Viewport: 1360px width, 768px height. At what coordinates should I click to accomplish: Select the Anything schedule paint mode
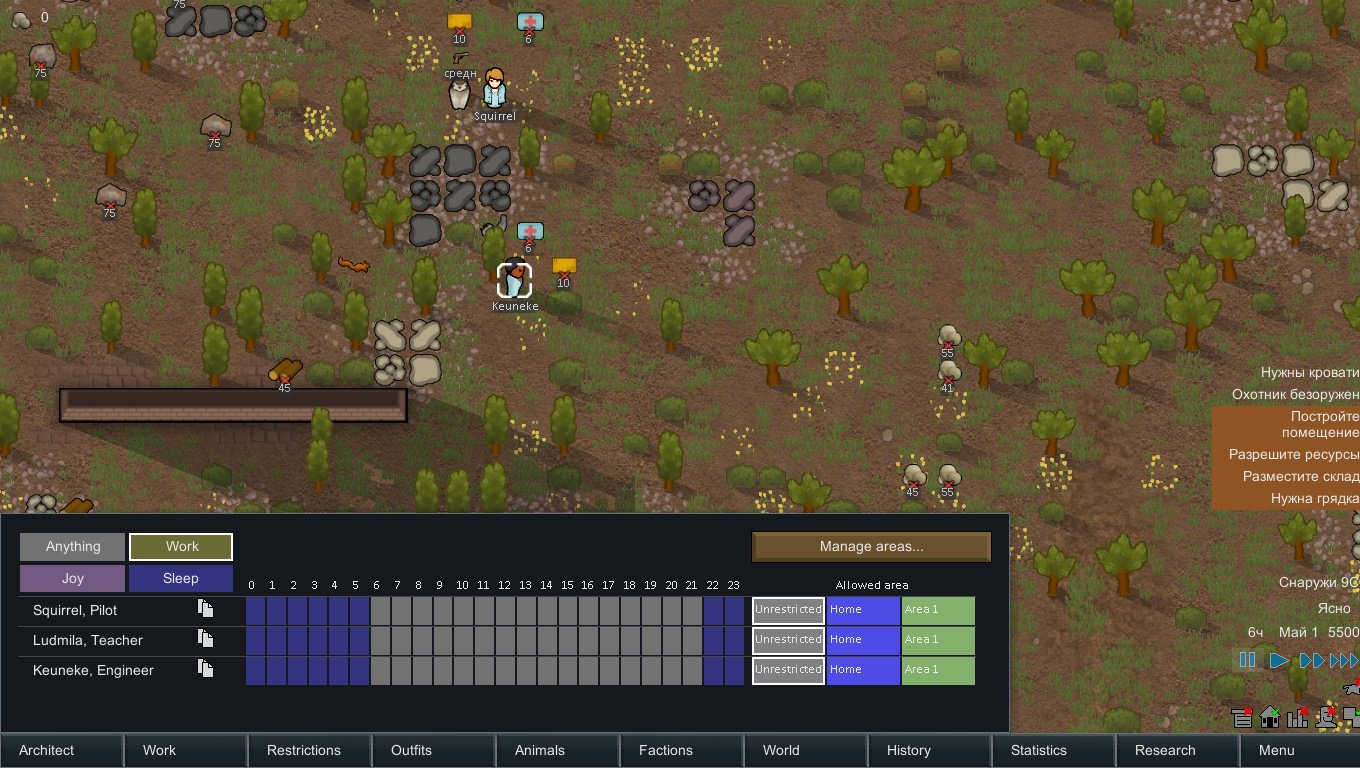click(x=71, y=546)
